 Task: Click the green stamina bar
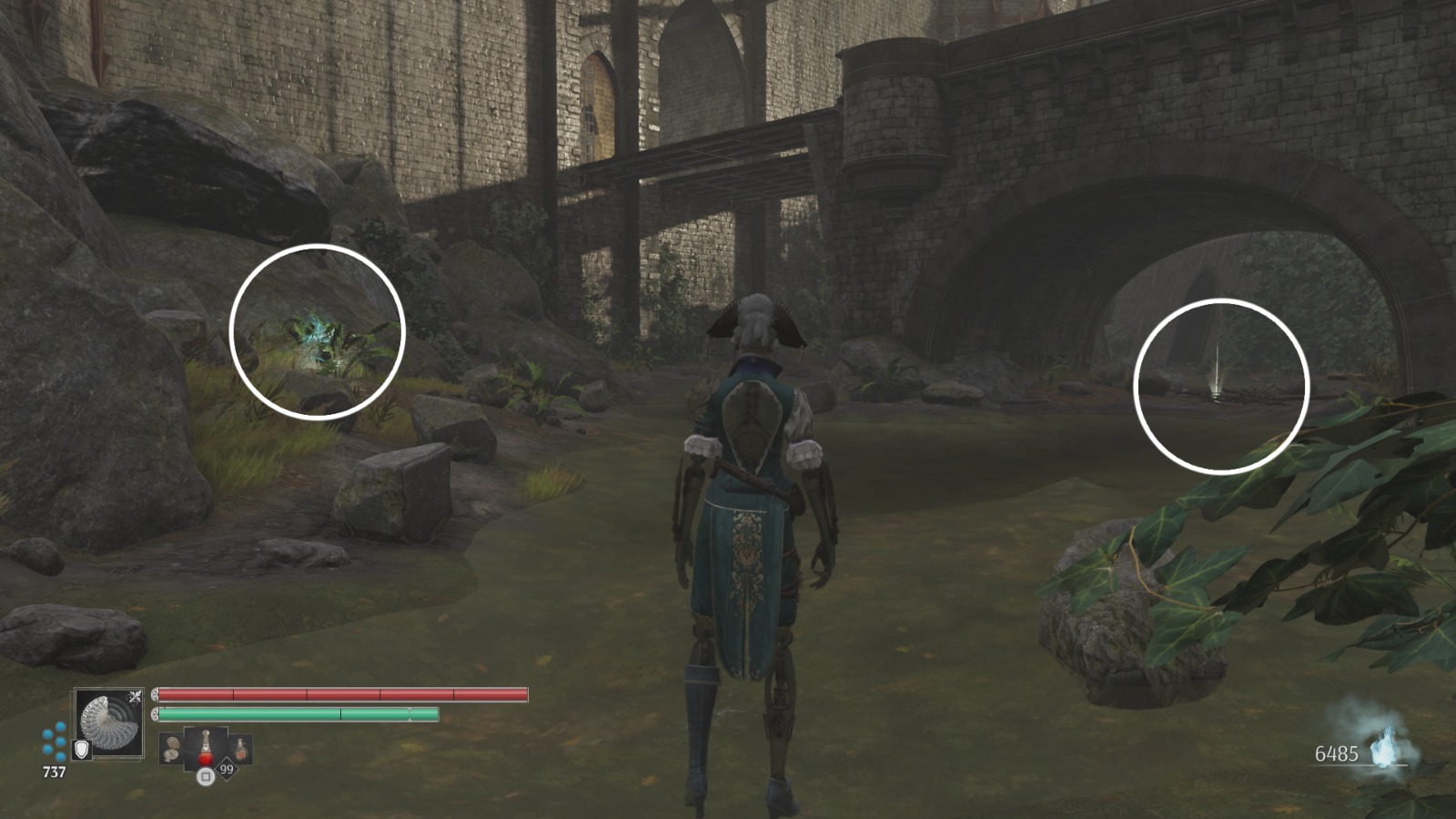click(300, 714)
